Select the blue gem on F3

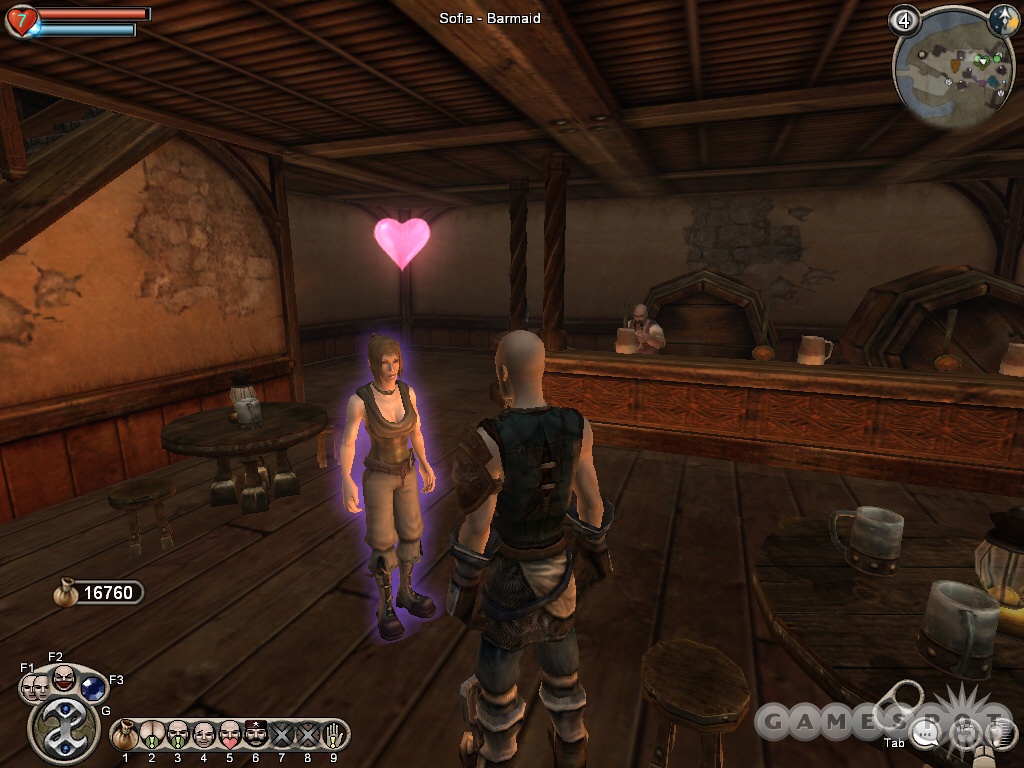(x=93, y=688)
